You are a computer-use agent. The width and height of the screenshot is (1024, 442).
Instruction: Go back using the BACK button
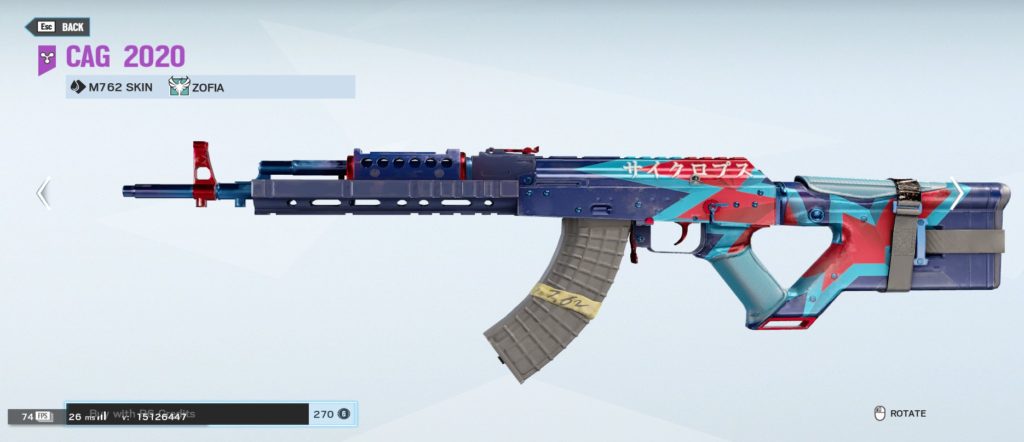click(62, 27)
